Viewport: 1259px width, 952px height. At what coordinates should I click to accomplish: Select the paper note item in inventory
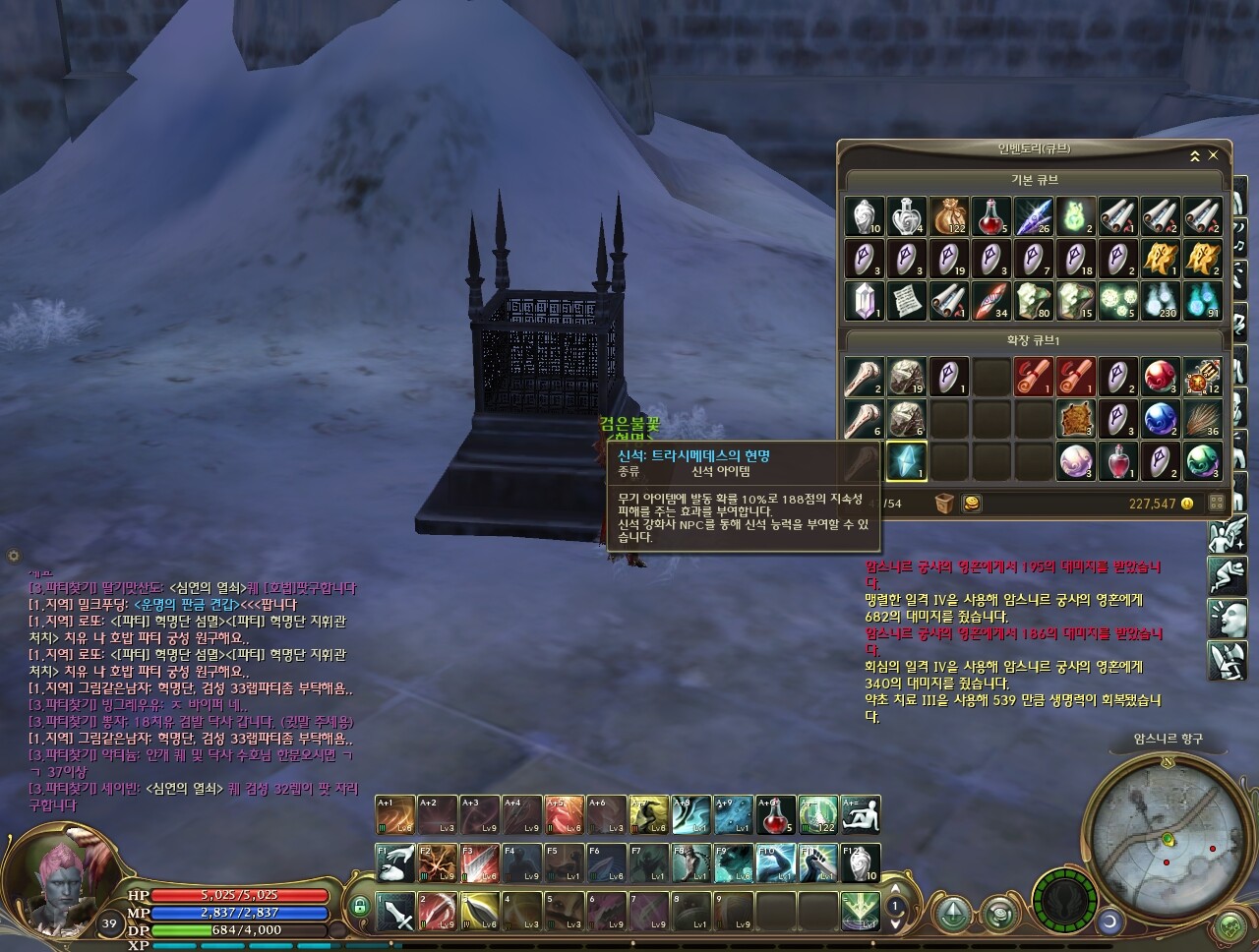[x=906, y=301]
